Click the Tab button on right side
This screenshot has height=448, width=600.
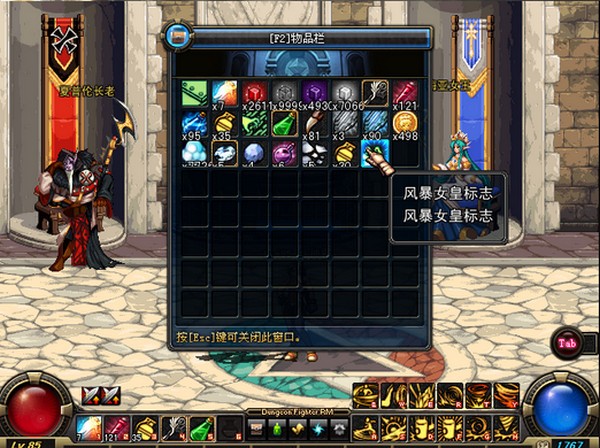click(x=566, y=340)
